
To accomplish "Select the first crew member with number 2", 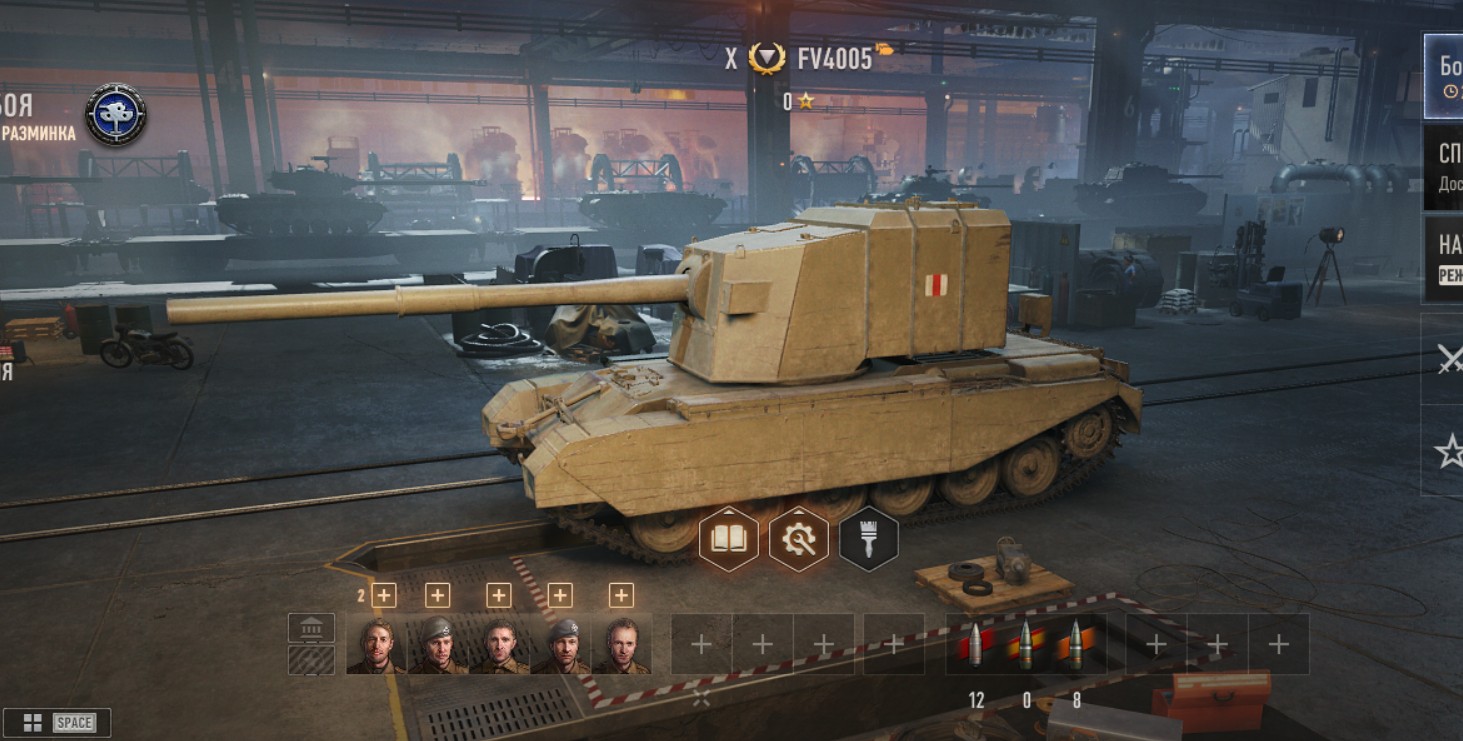I will (377, 644).
